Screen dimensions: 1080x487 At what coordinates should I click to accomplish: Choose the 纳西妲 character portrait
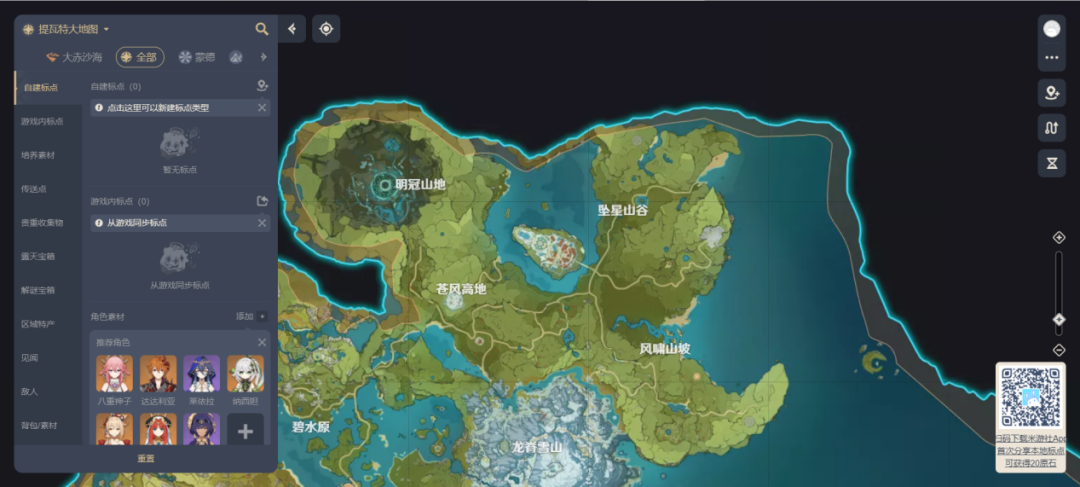(245, 375)
